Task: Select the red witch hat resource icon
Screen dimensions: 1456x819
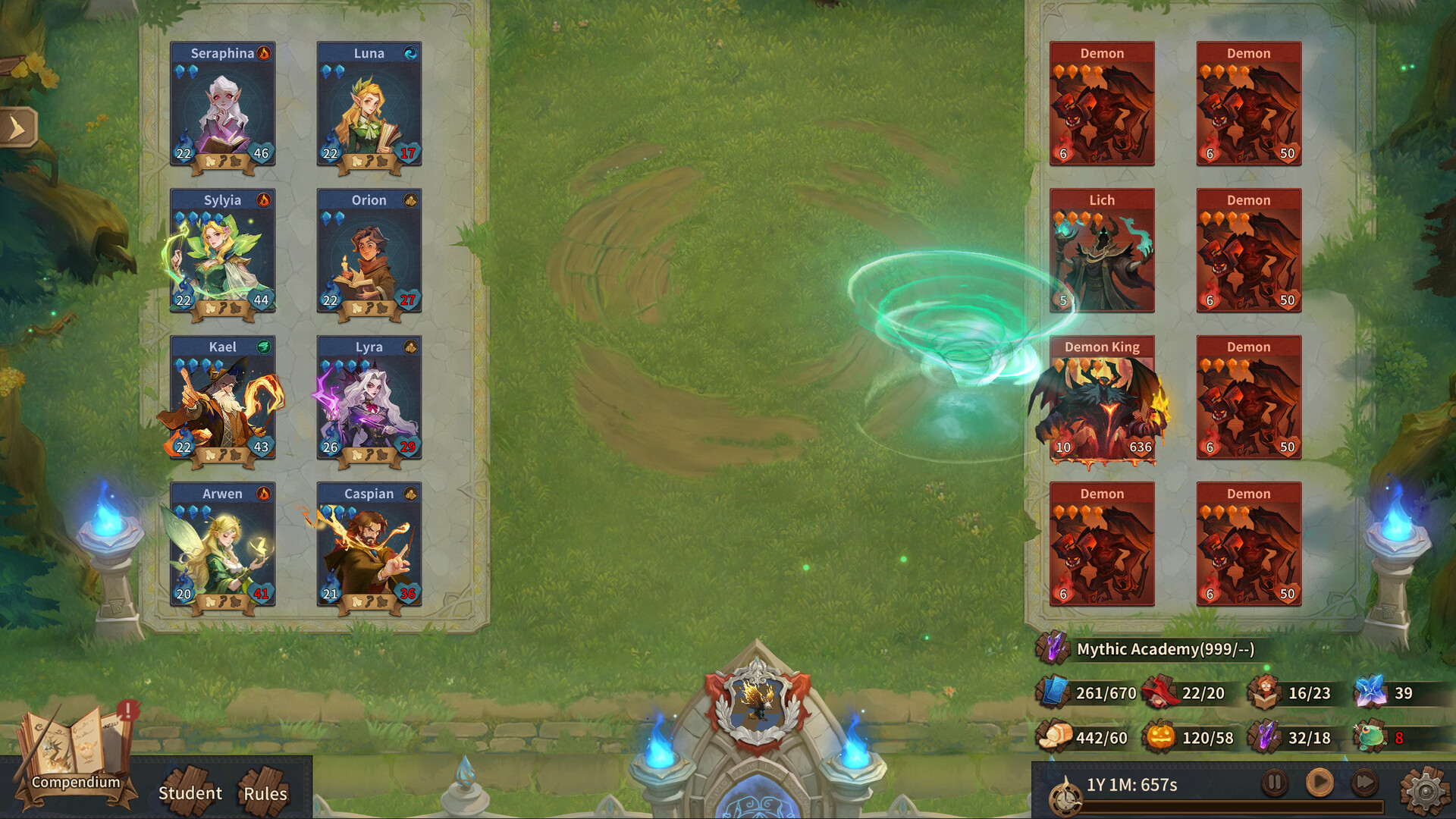Action: (x=1161, y=693)
